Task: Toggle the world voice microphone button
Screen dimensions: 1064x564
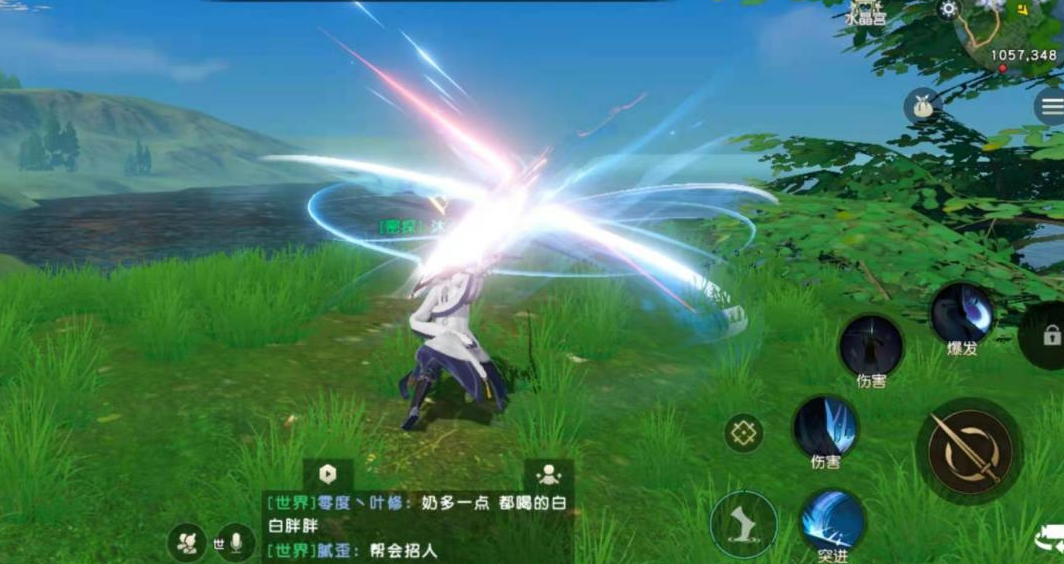Action: [x=237, y=543]
